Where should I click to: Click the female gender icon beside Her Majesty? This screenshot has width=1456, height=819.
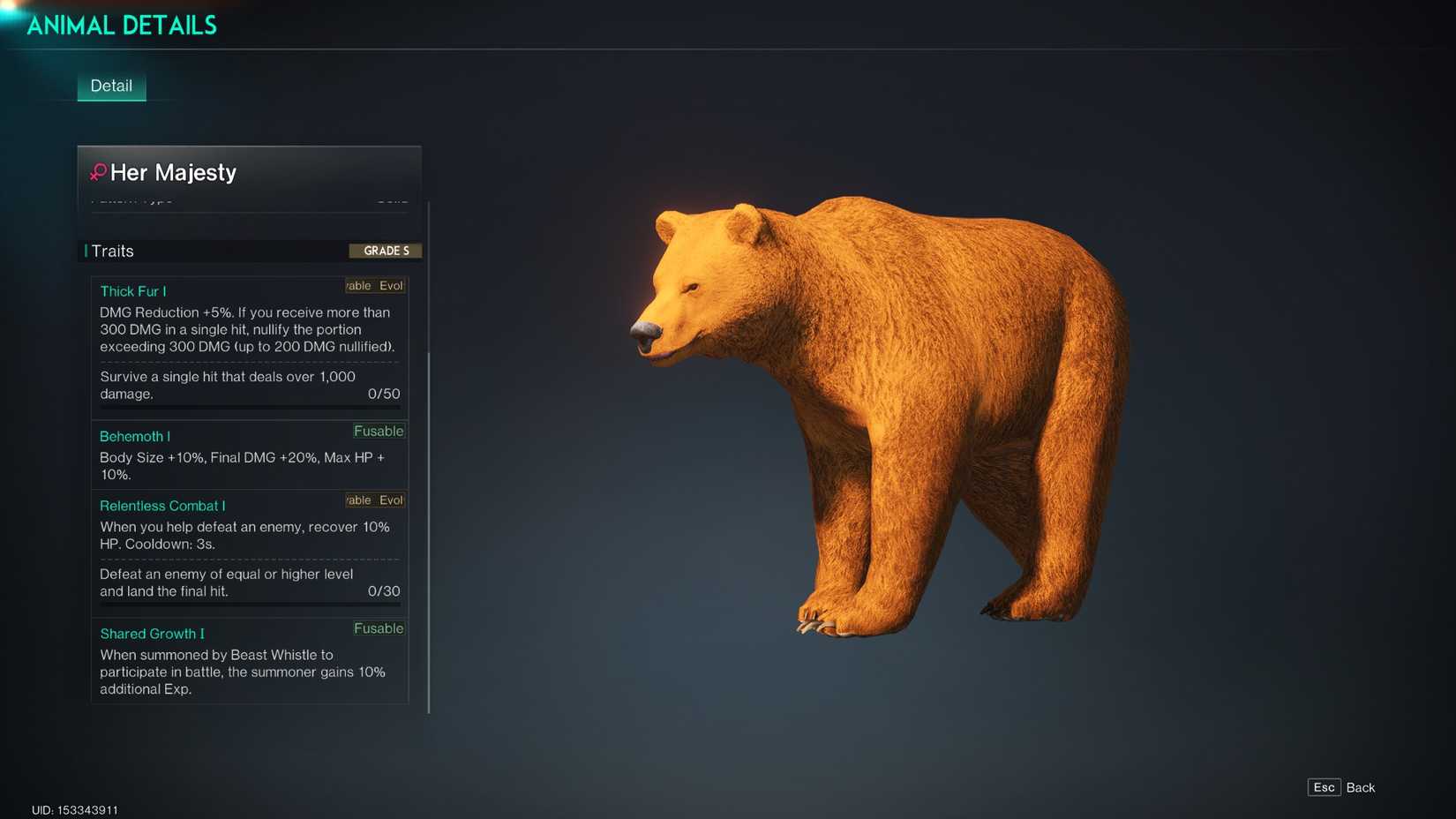pos(97,172)
